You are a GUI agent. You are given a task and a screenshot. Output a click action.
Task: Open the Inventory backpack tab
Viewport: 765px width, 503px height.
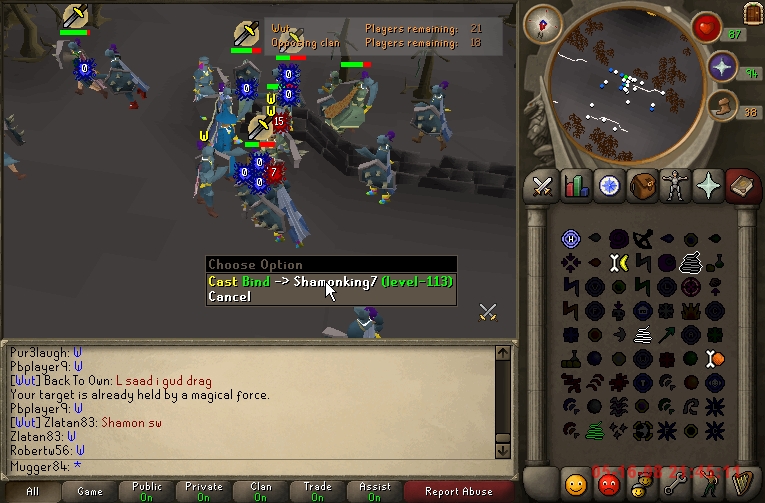coord(642,186)
